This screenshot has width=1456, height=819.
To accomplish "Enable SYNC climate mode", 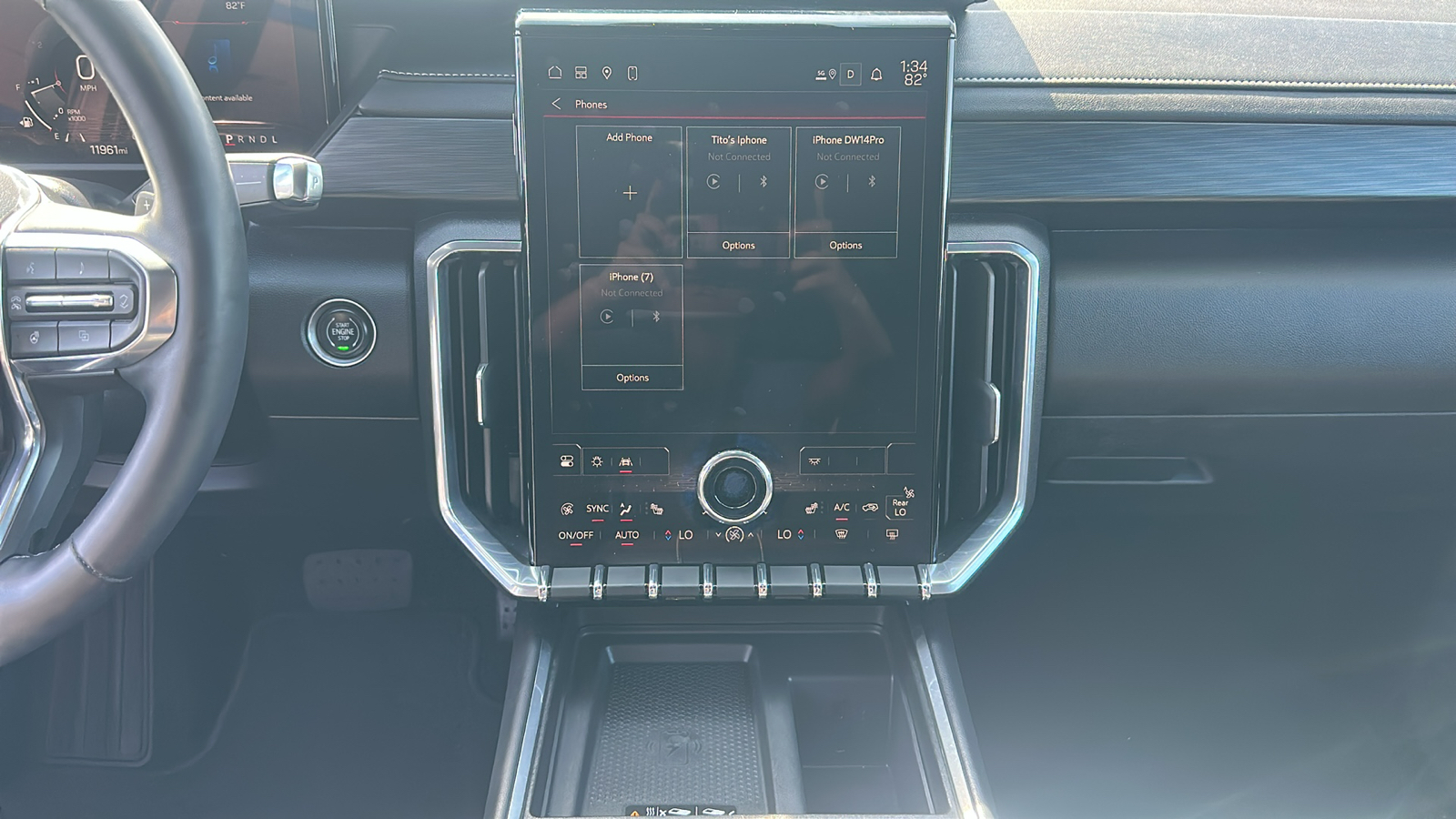I will tap(598, 509).
